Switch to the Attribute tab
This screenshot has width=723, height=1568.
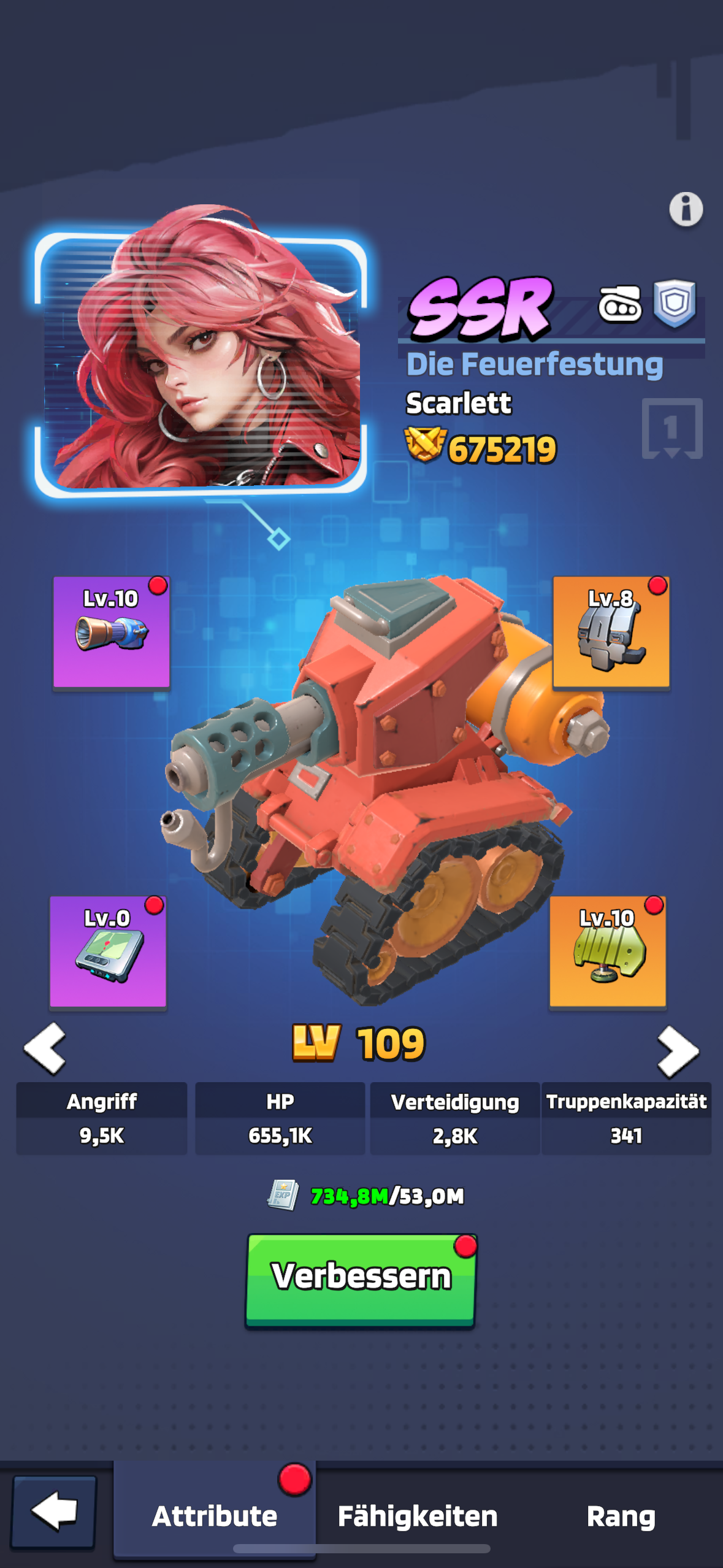click(215, 1516)
